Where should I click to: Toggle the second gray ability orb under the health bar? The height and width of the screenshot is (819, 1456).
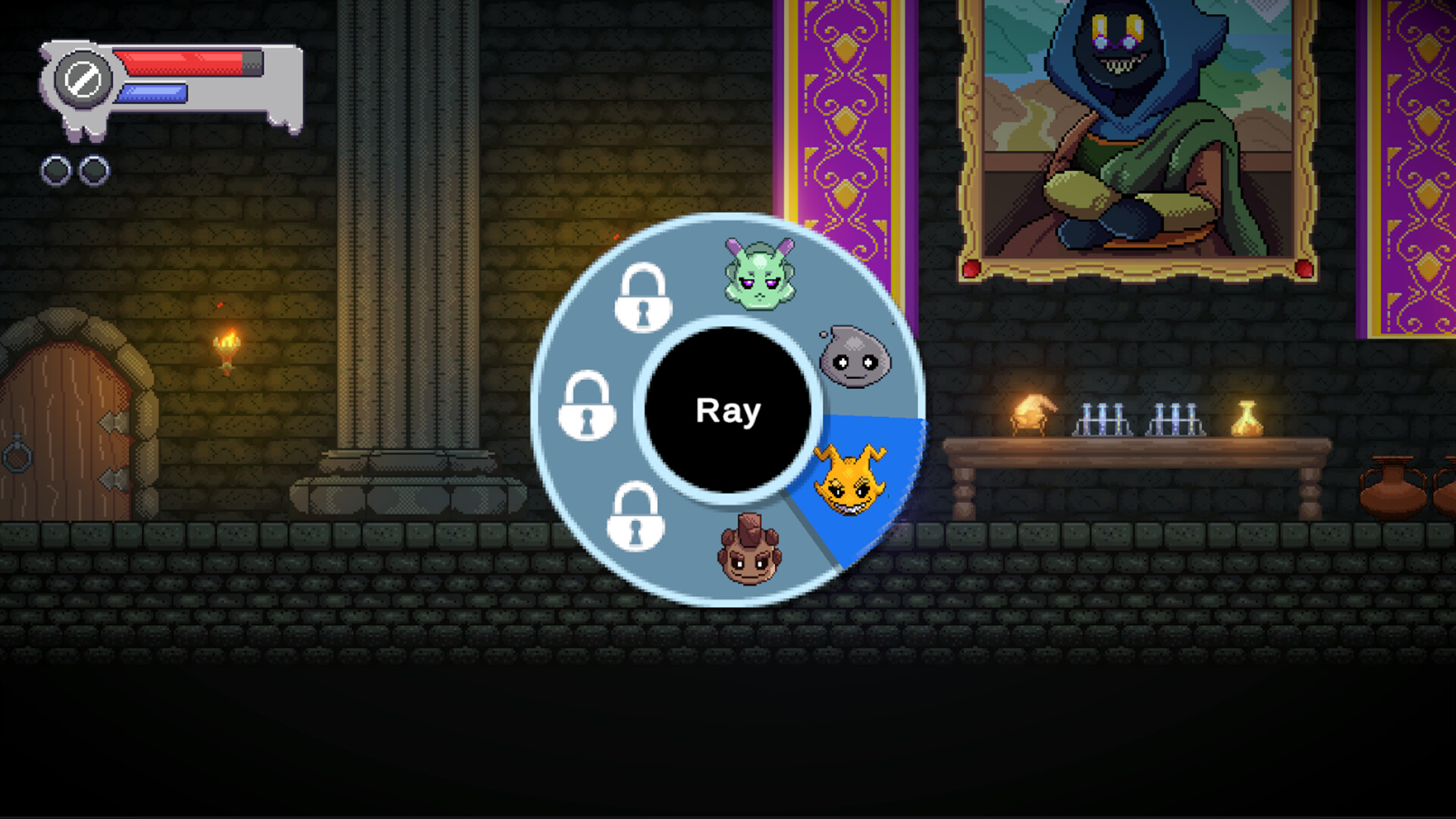(x=94, y=168)
